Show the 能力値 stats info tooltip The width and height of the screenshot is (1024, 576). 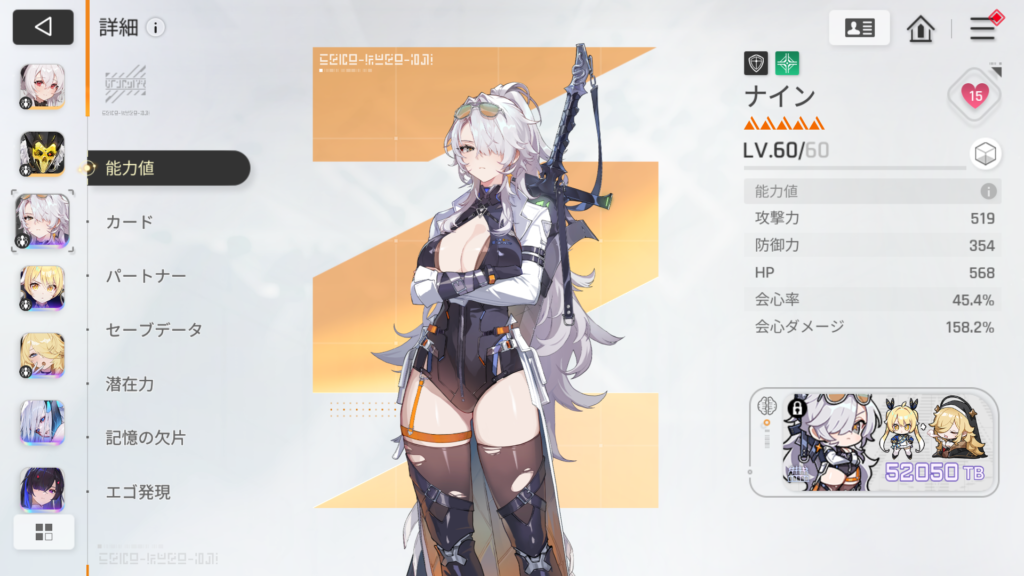pyautogui.click(x=988, y=191)
